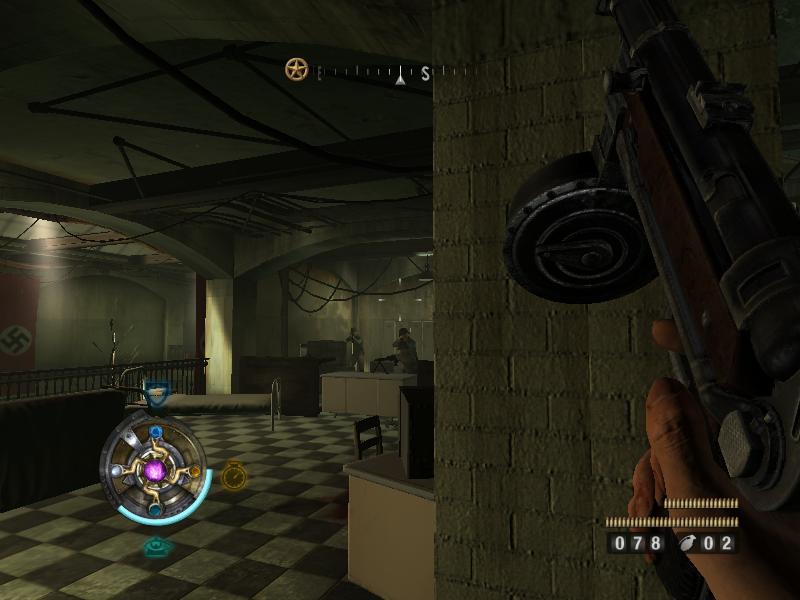The width and height of the screenshot is (800, 600).
Task: Click the gold star objective marker
Action: [296, 69]
